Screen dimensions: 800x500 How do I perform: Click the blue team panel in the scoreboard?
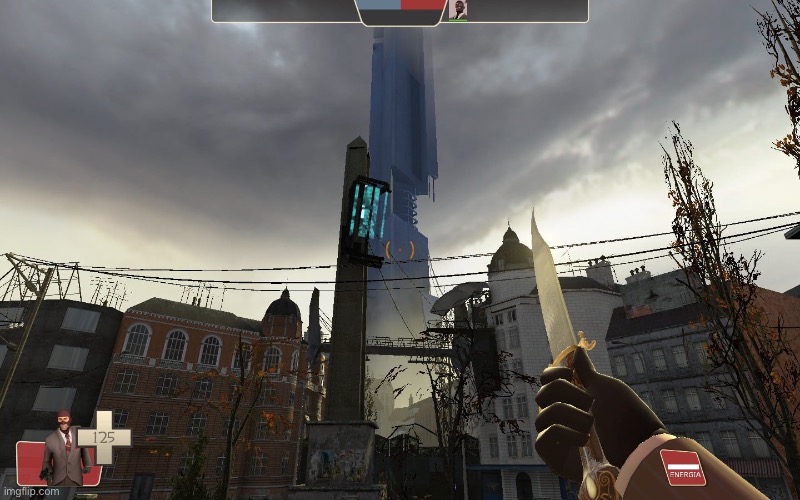pyautogui.click(x=380, y=5)
